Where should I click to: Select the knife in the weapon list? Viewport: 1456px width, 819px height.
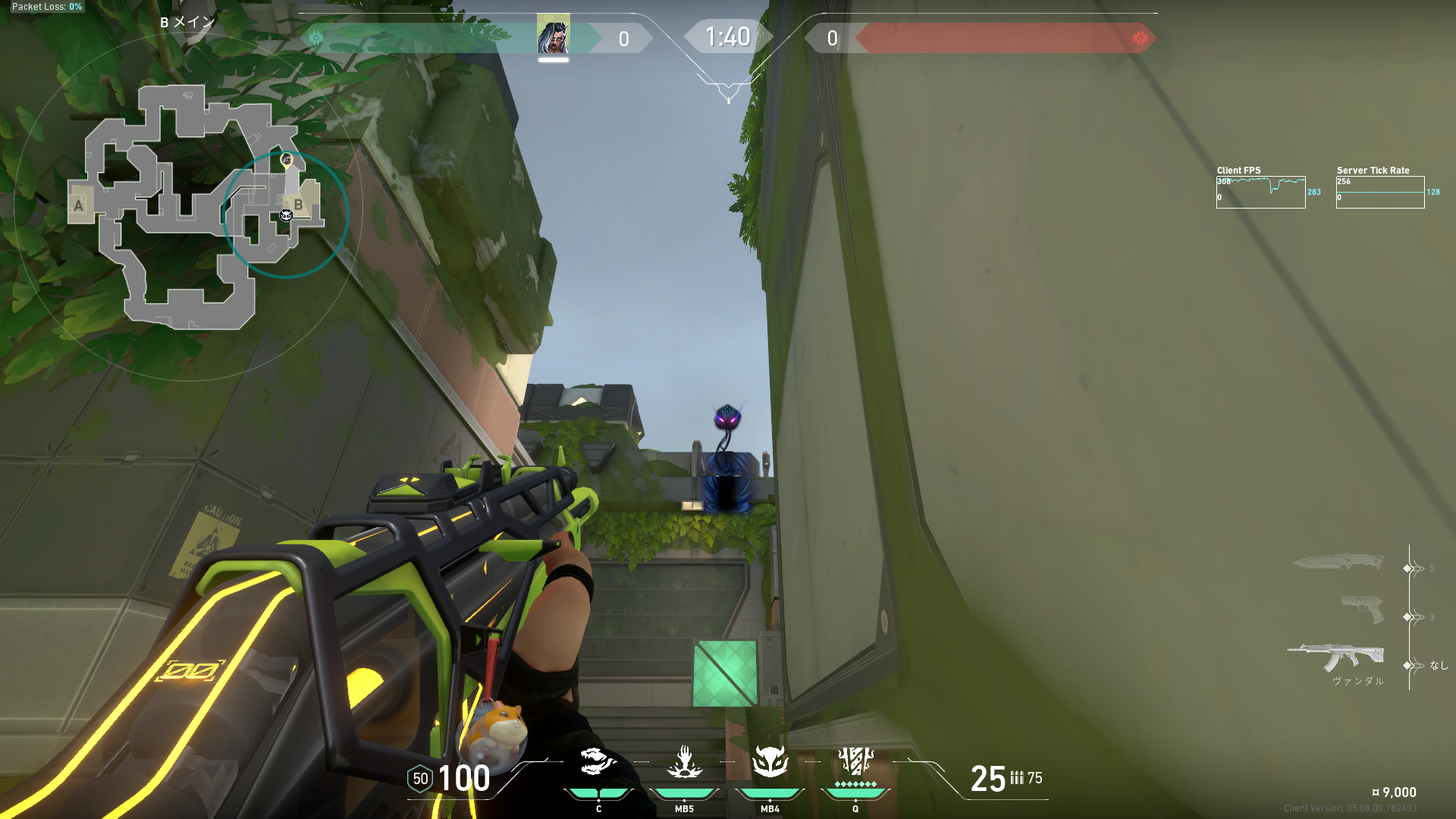pos(1337,562)
